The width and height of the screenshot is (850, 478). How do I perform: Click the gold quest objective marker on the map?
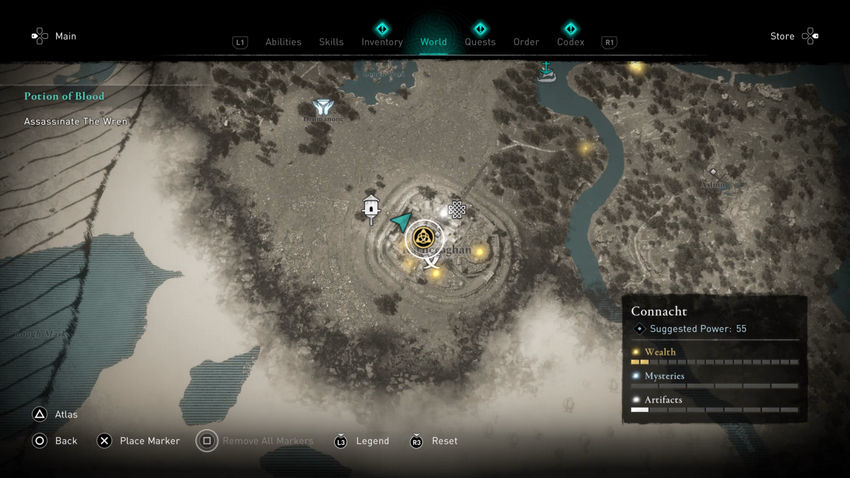point(423,237)
